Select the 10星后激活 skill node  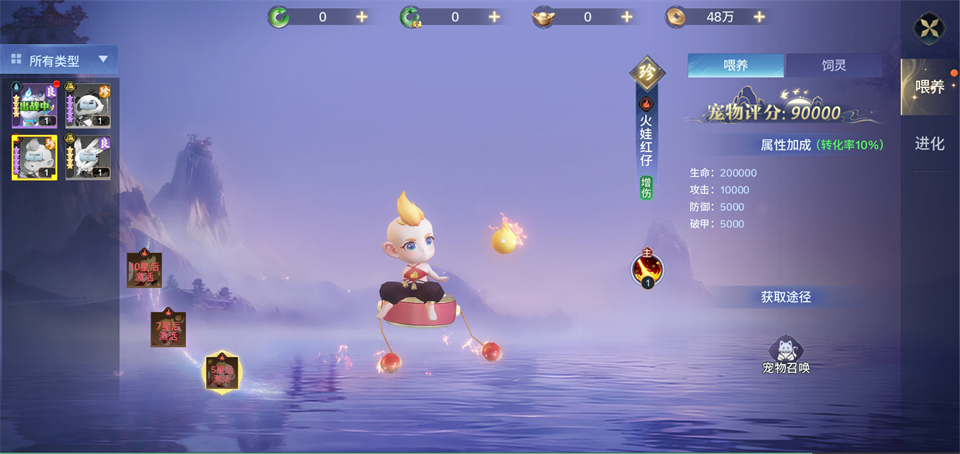click(144, 269)
